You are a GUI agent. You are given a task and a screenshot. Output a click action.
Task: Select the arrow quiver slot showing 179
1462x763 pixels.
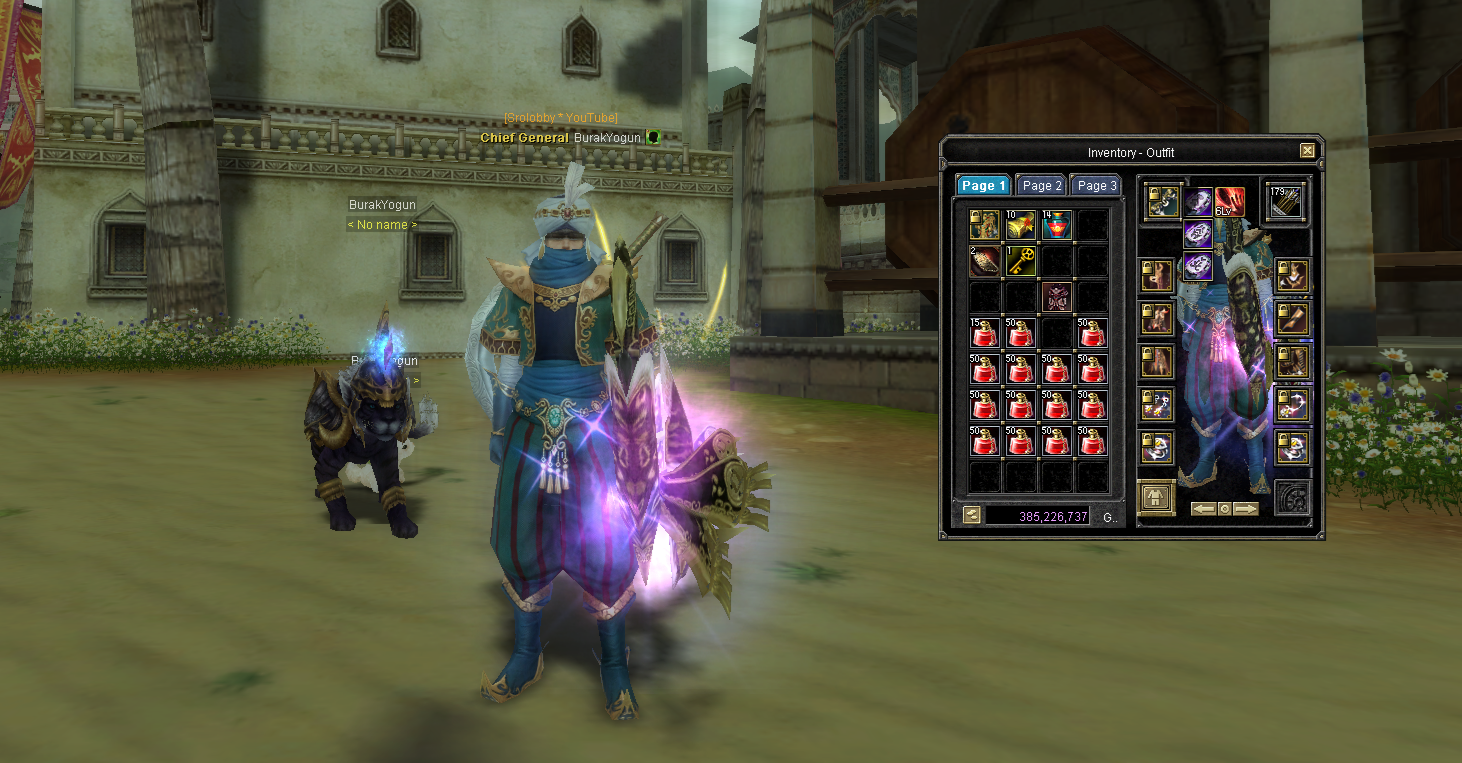(1286, 200)
